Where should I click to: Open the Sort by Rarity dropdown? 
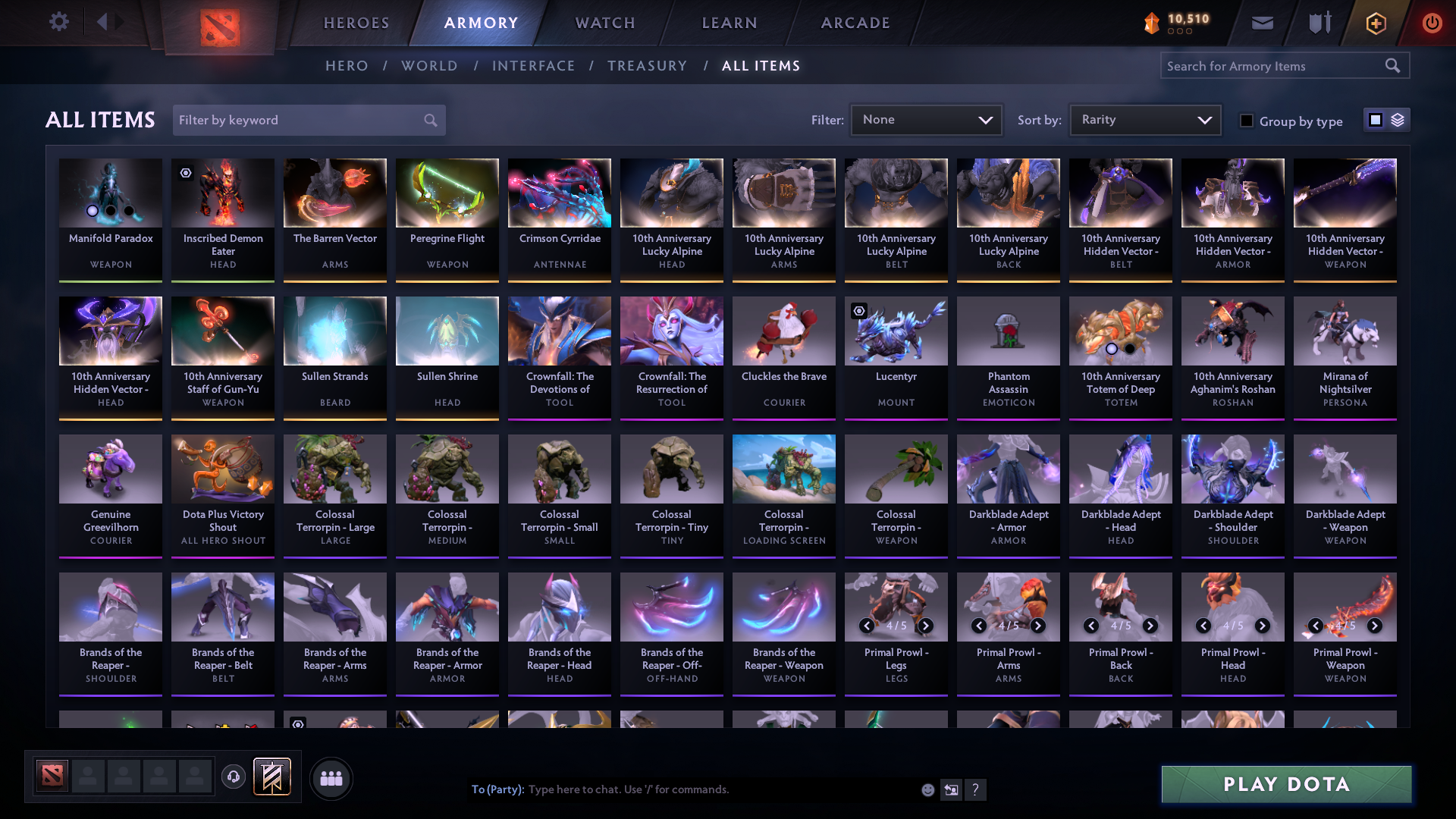pyautogui.click(x=1144, y=119)
